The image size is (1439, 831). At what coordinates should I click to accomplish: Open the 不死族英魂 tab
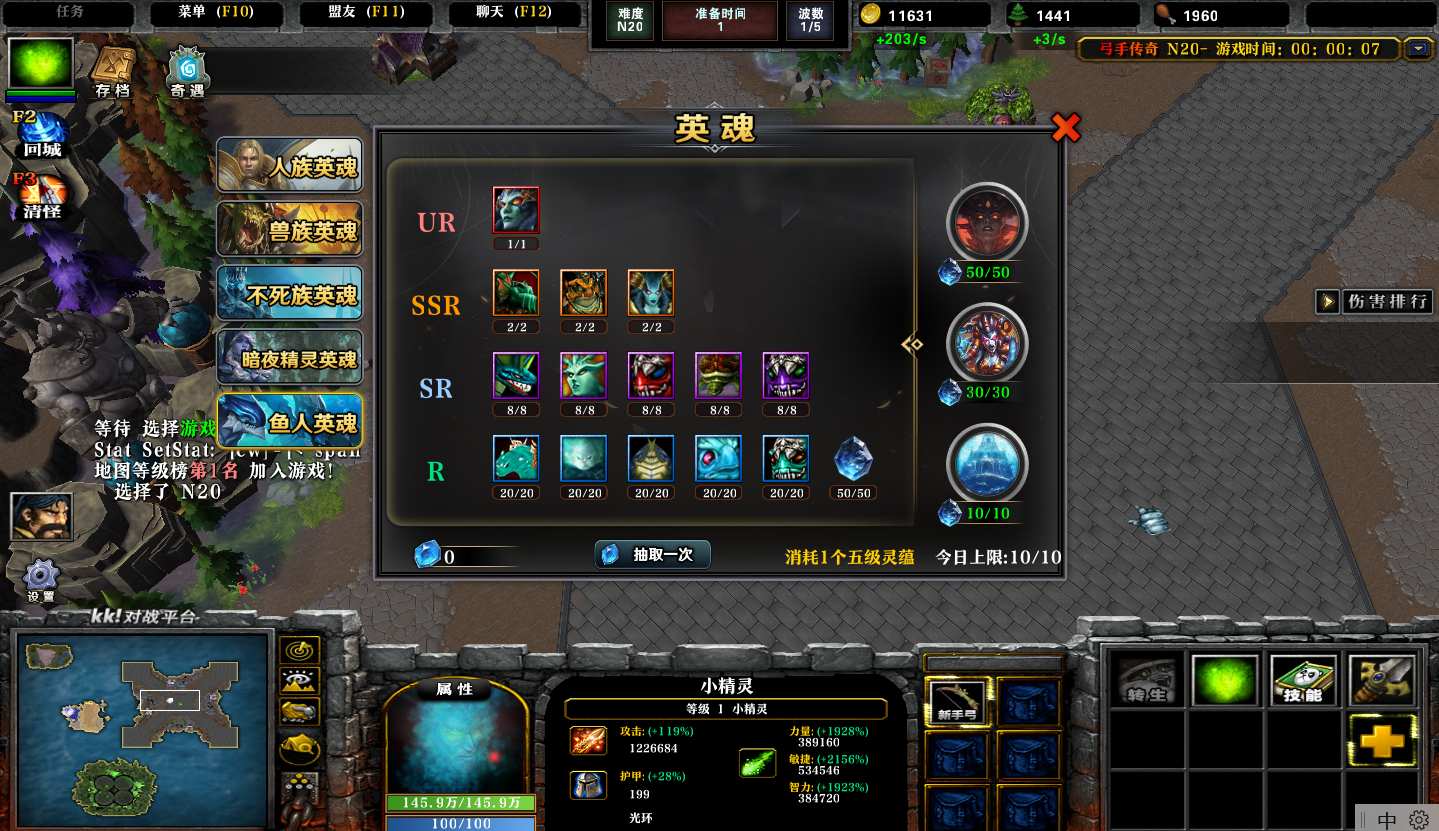coord(289,294)
